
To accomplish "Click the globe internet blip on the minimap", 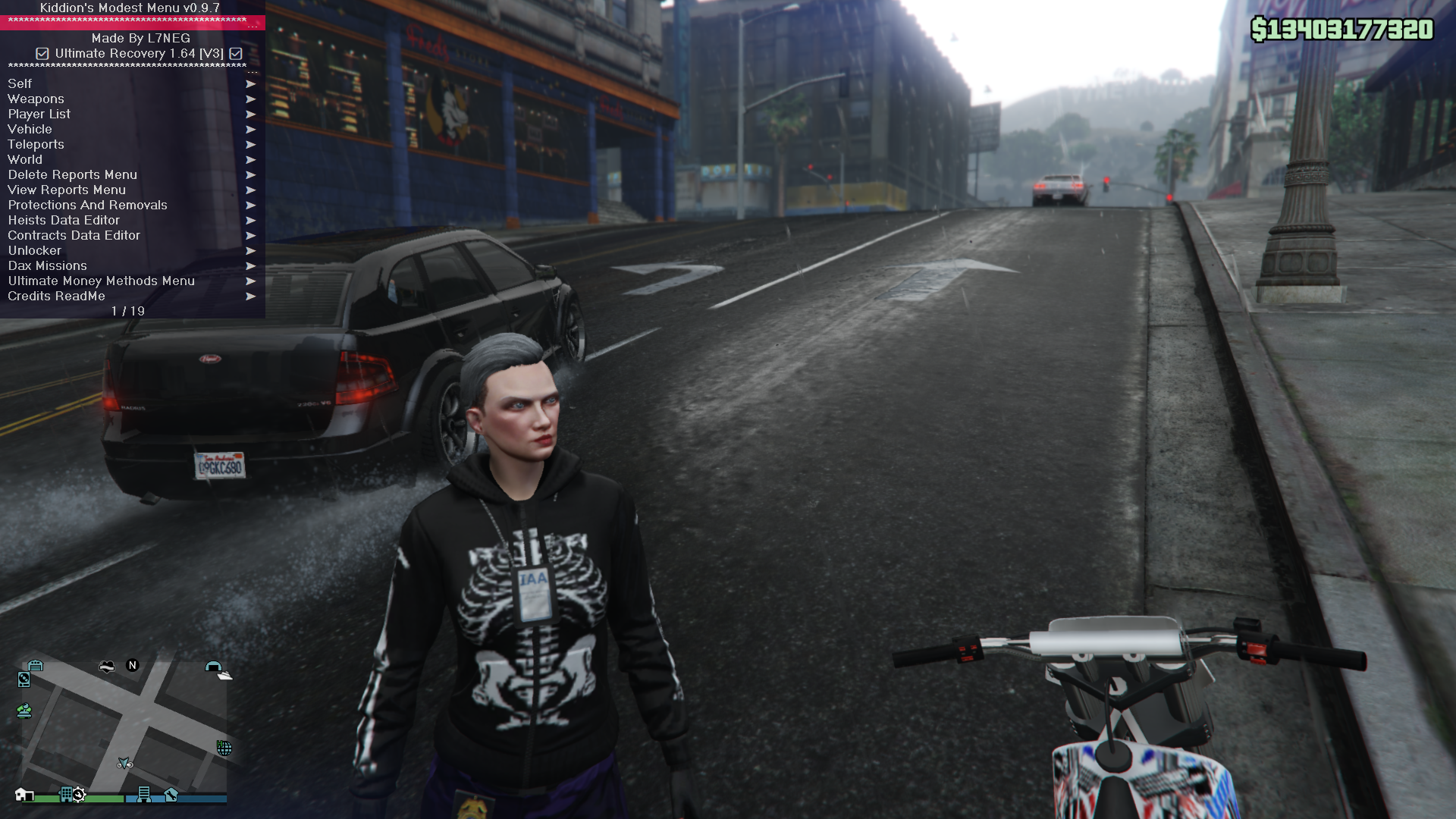I will (224, 747).
